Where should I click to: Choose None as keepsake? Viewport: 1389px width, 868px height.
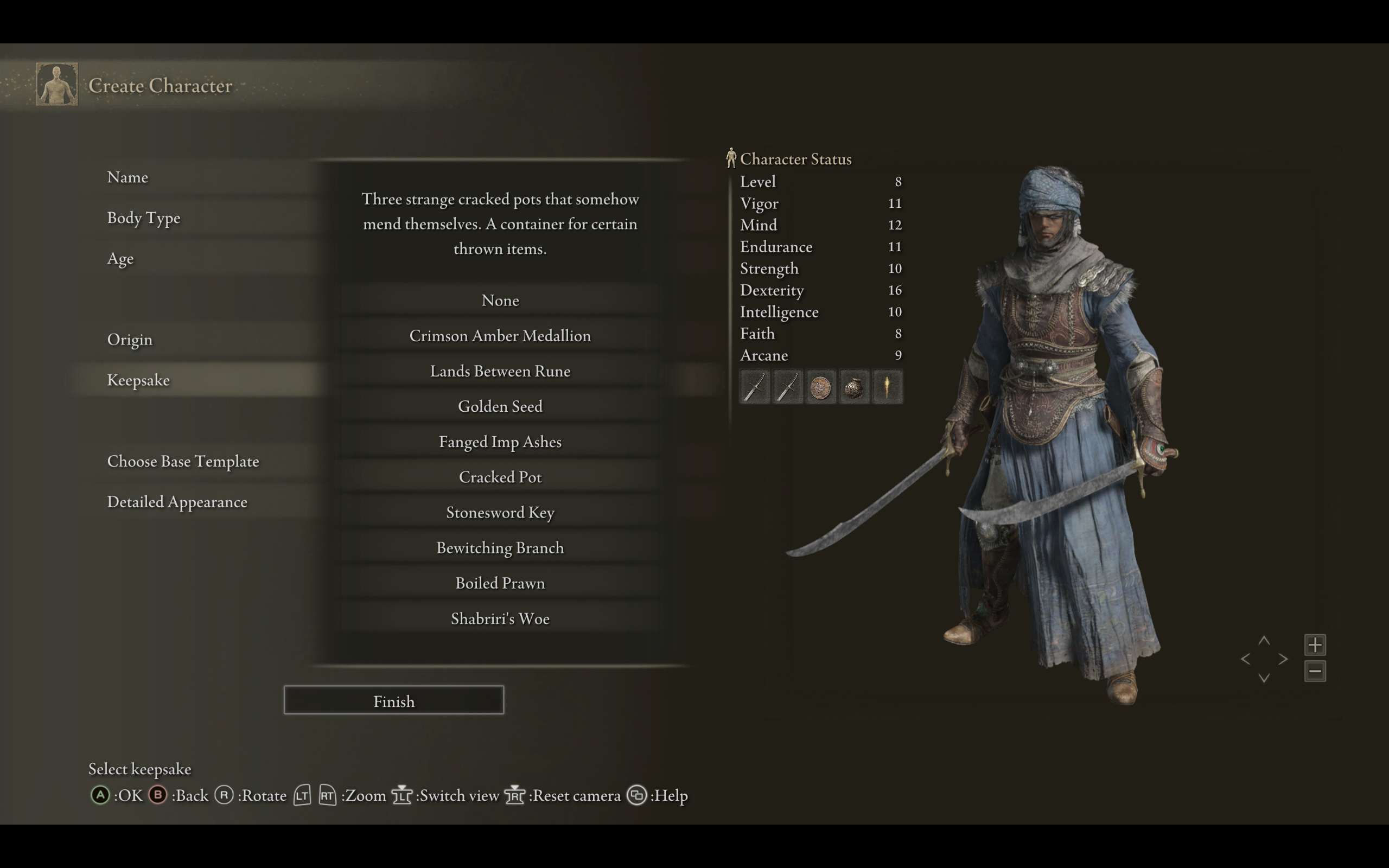(500, 300)
